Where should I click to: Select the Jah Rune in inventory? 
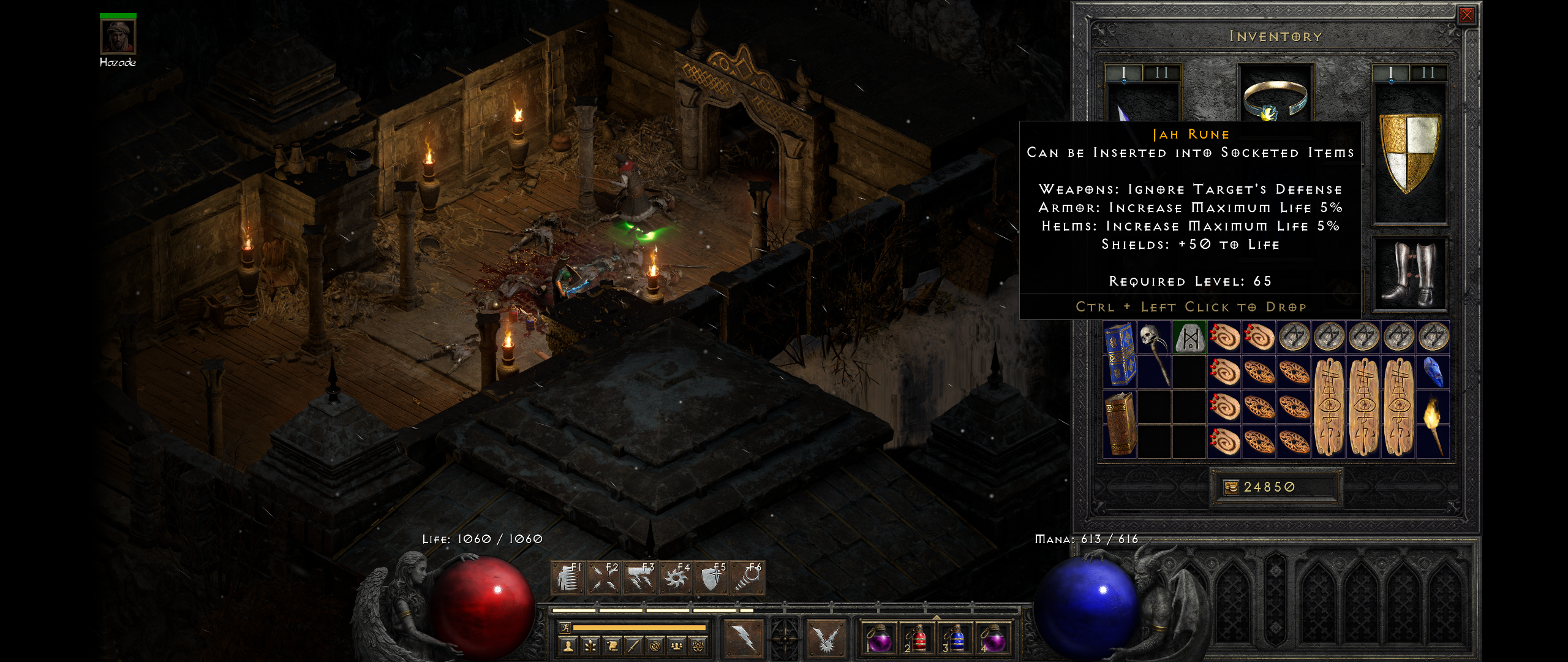tap(1189, 338)
